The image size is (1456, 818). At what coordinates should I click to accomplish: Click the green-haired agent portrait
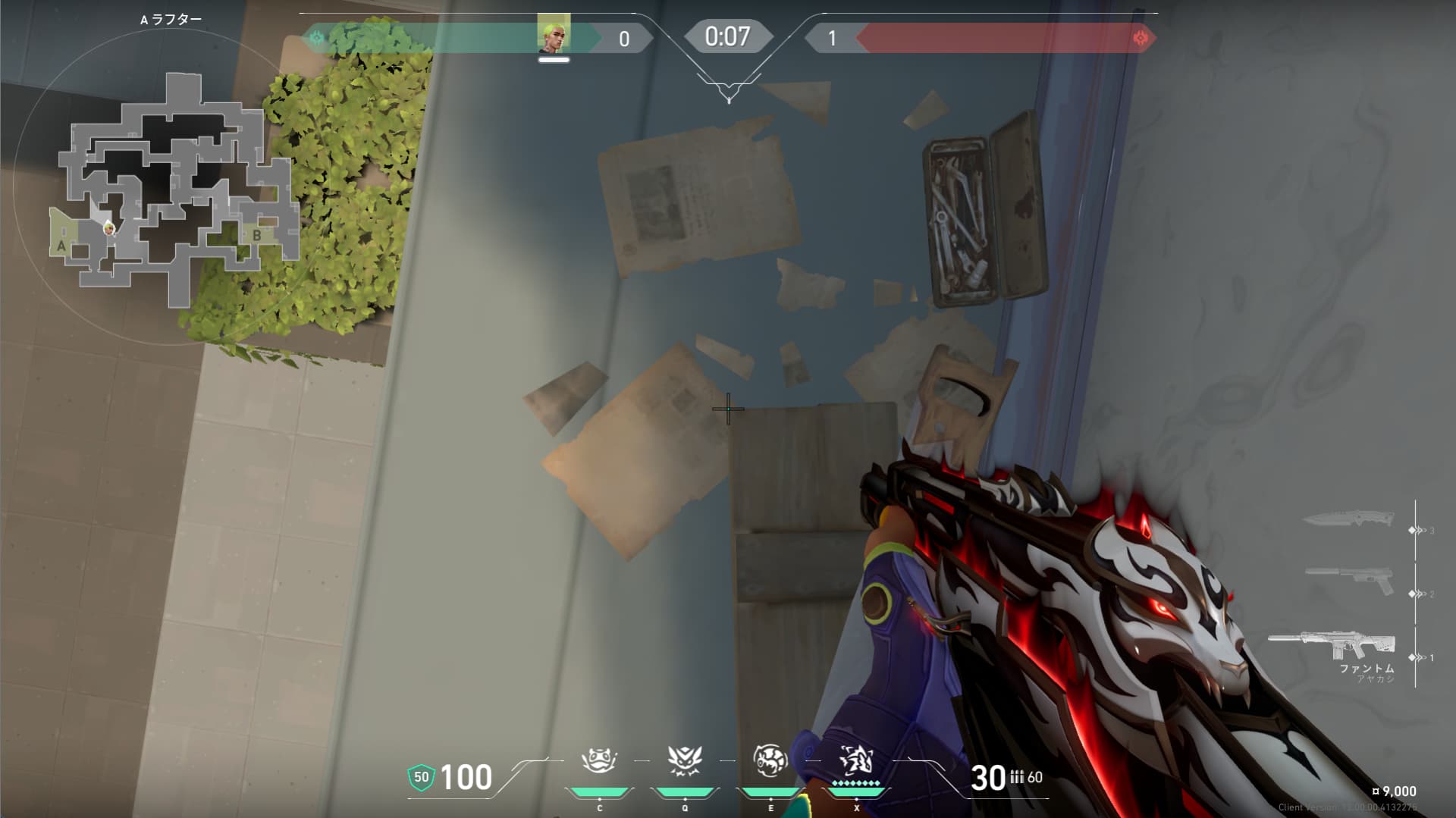tap(554, 34)
